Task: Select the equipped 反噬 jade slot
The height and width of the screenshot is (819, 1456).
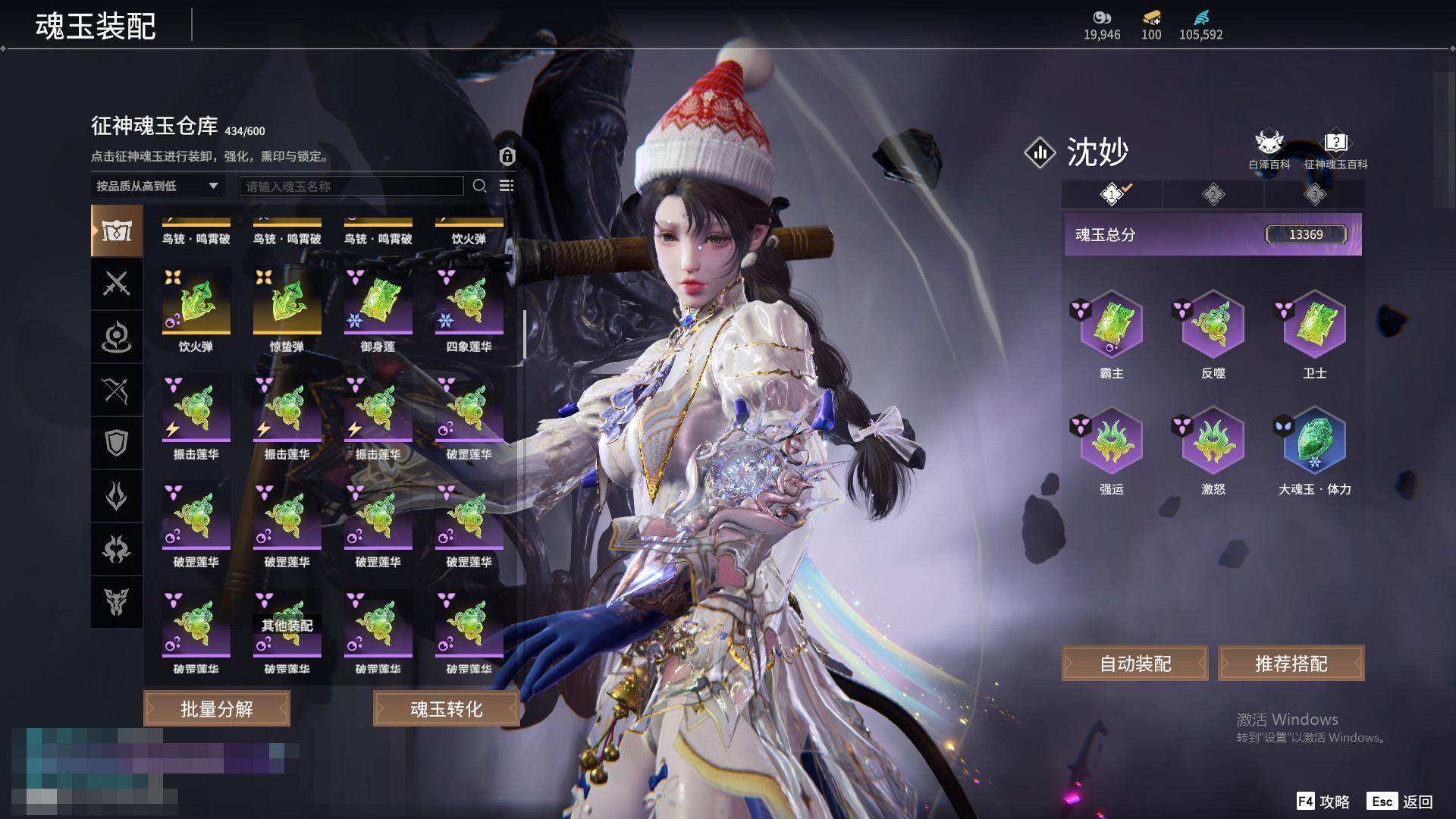Action: click(x=1213, y=326)
